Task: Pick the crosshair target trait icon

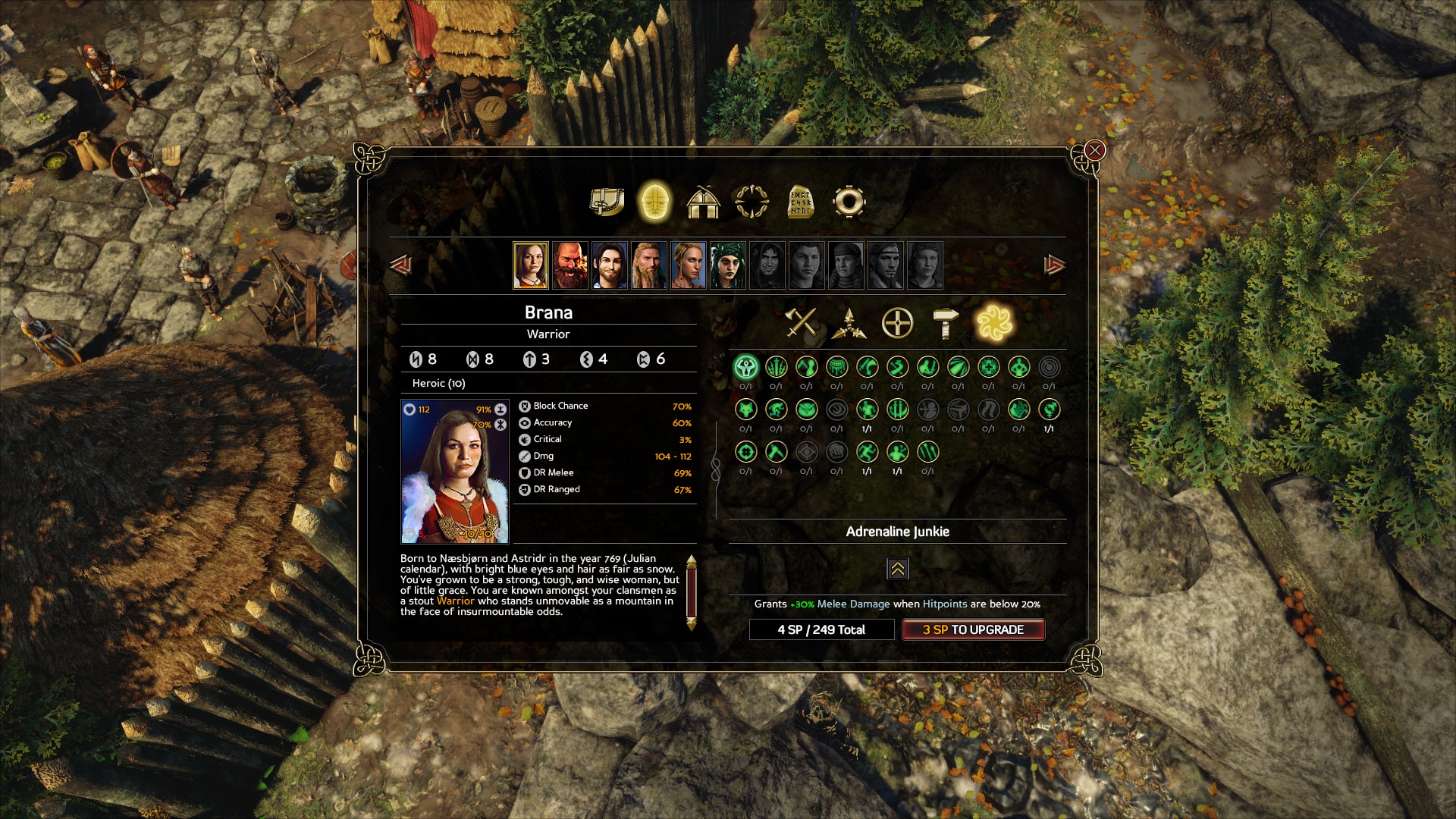Action: [x=745, y=453]
